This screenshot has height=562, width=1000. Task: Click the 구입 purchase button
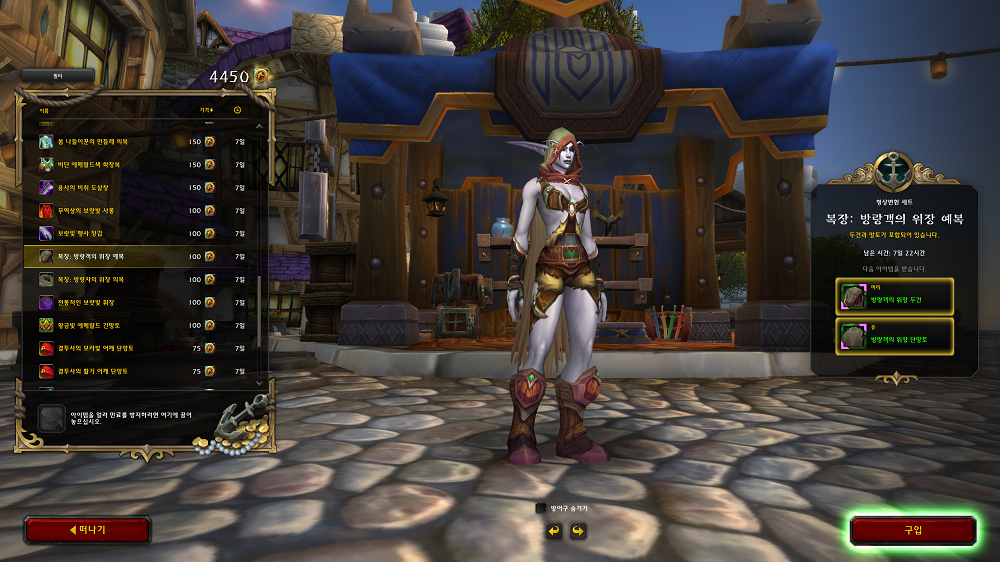point(912,530)
